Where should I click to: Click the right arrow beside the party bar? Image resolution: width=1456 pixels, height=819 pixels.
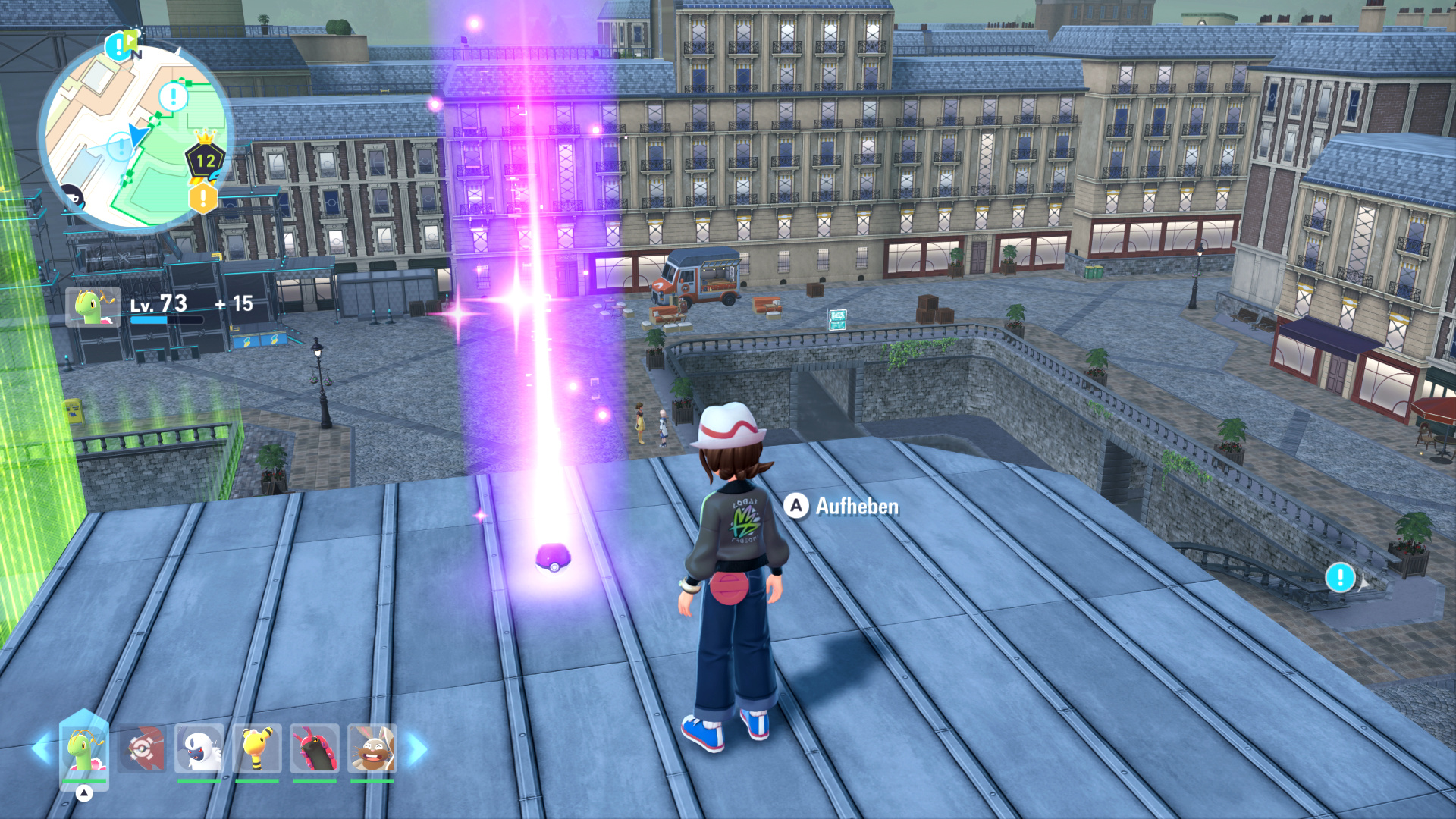coord(418,748)
